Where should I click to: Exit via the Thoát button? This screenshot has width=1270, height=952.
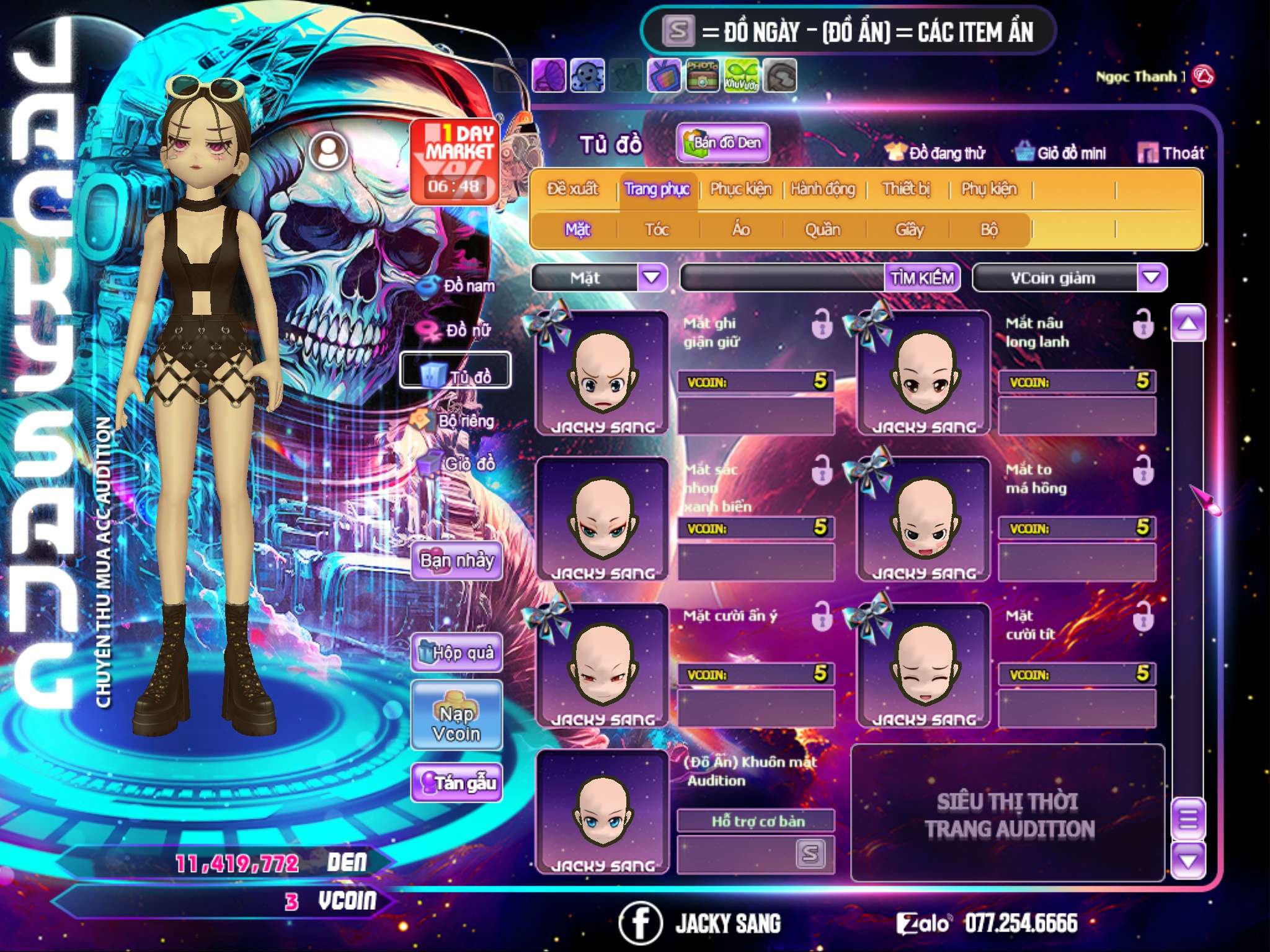click(1172, 153)
